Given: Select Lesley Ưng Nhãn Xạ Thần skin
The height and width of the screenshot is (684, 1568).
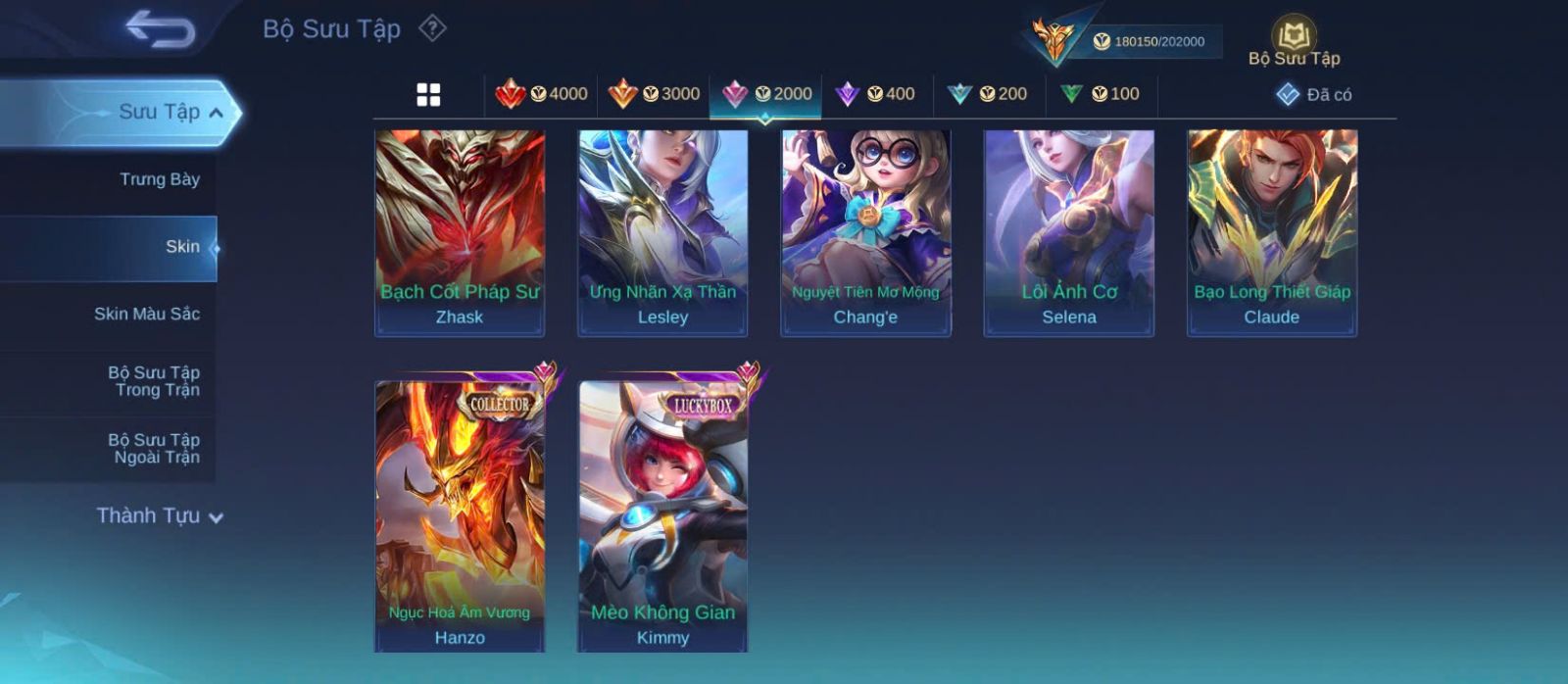Looking at the screenshot, I should [x=662, y=232].
